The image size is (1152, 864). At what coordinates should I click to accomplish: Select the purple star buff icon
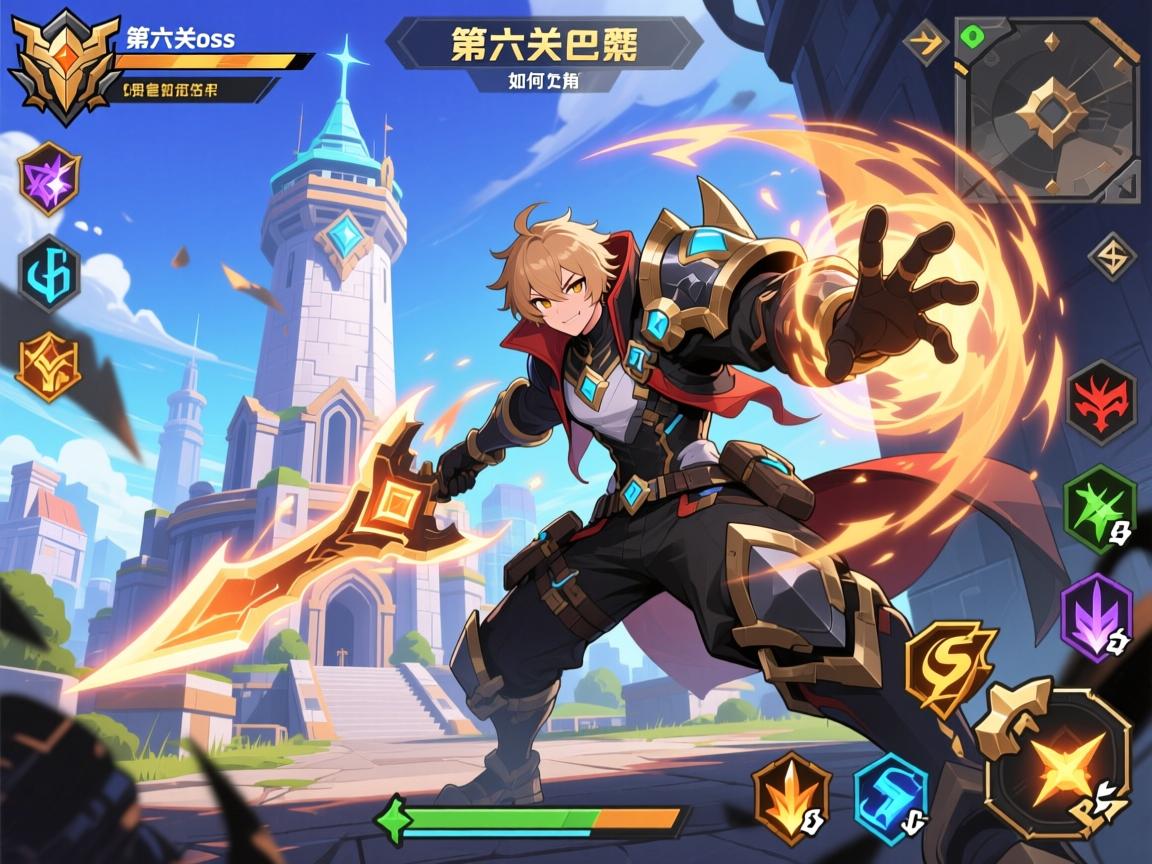(x=48, y=178)
